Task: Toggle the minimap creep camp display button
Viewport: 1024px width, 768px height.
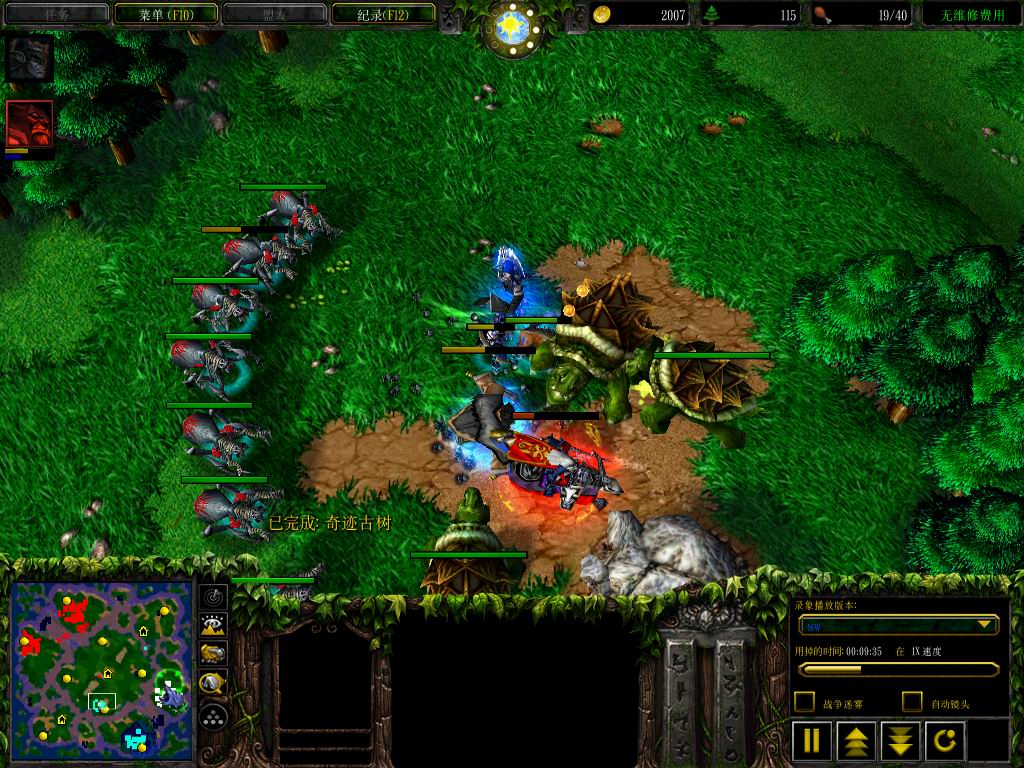Action: click(213, 684)
